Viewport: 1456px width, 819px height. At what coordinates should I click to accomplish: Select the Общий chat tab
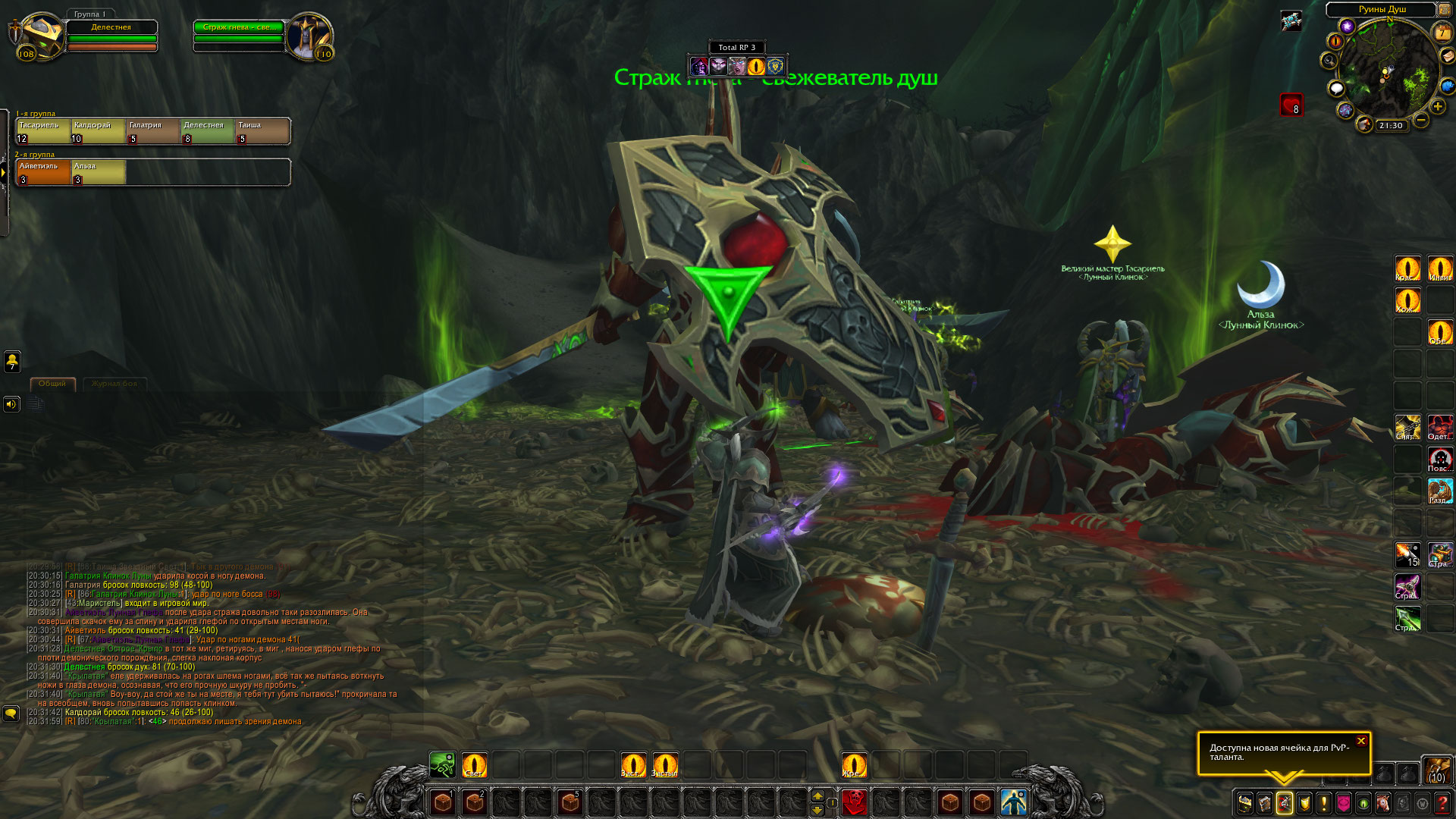pyautogui.click(x=52, y=384)
